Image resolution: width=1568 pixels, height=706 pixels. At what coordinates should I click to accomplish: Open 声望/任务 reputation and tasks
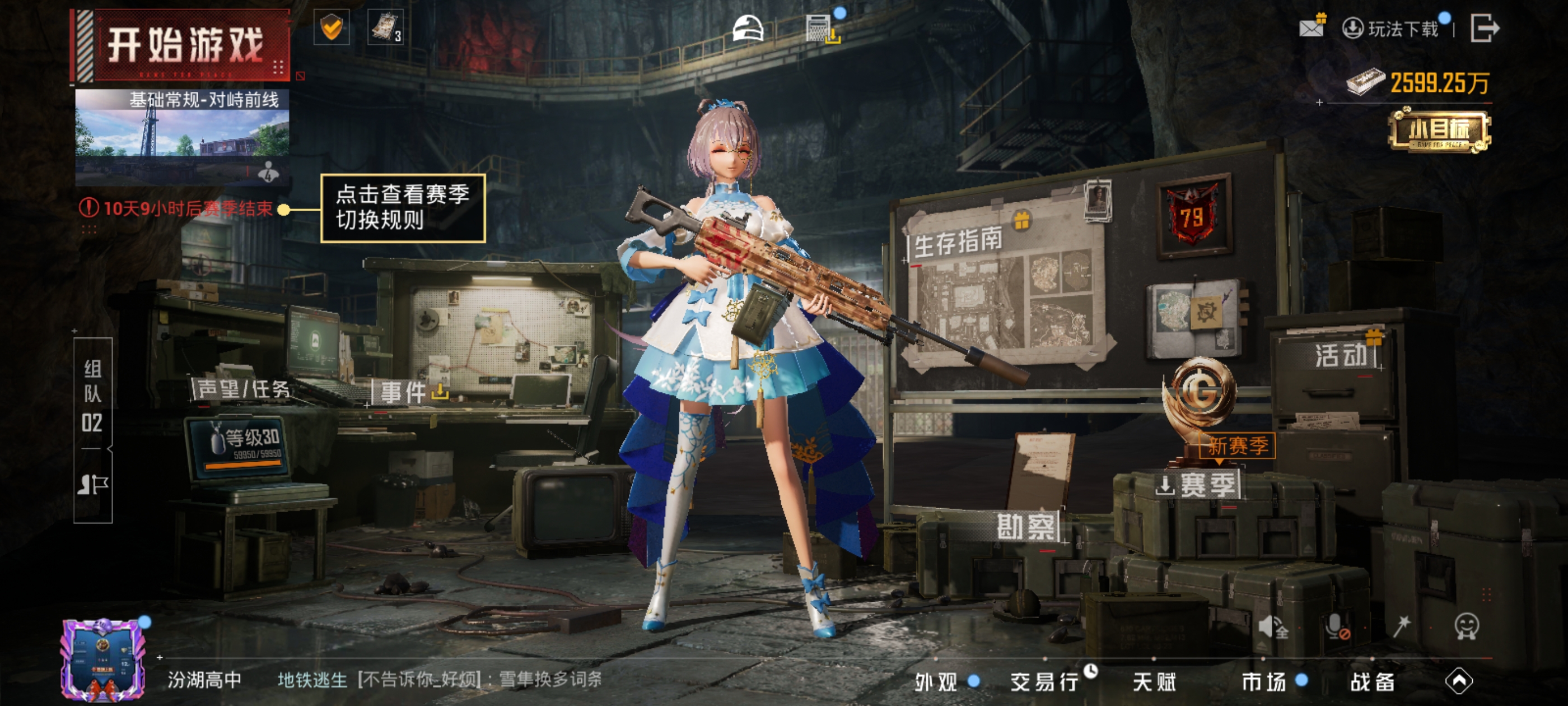(x=244, y=389)
